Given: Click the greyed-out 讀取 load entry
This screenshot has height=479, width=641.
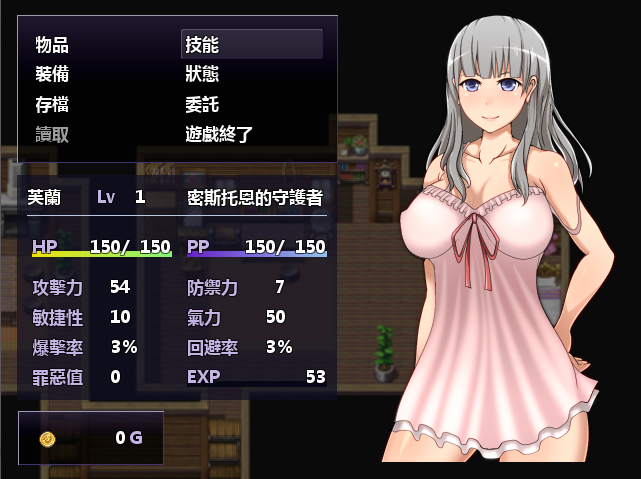Looking at the screenshot, I should 52,135.
